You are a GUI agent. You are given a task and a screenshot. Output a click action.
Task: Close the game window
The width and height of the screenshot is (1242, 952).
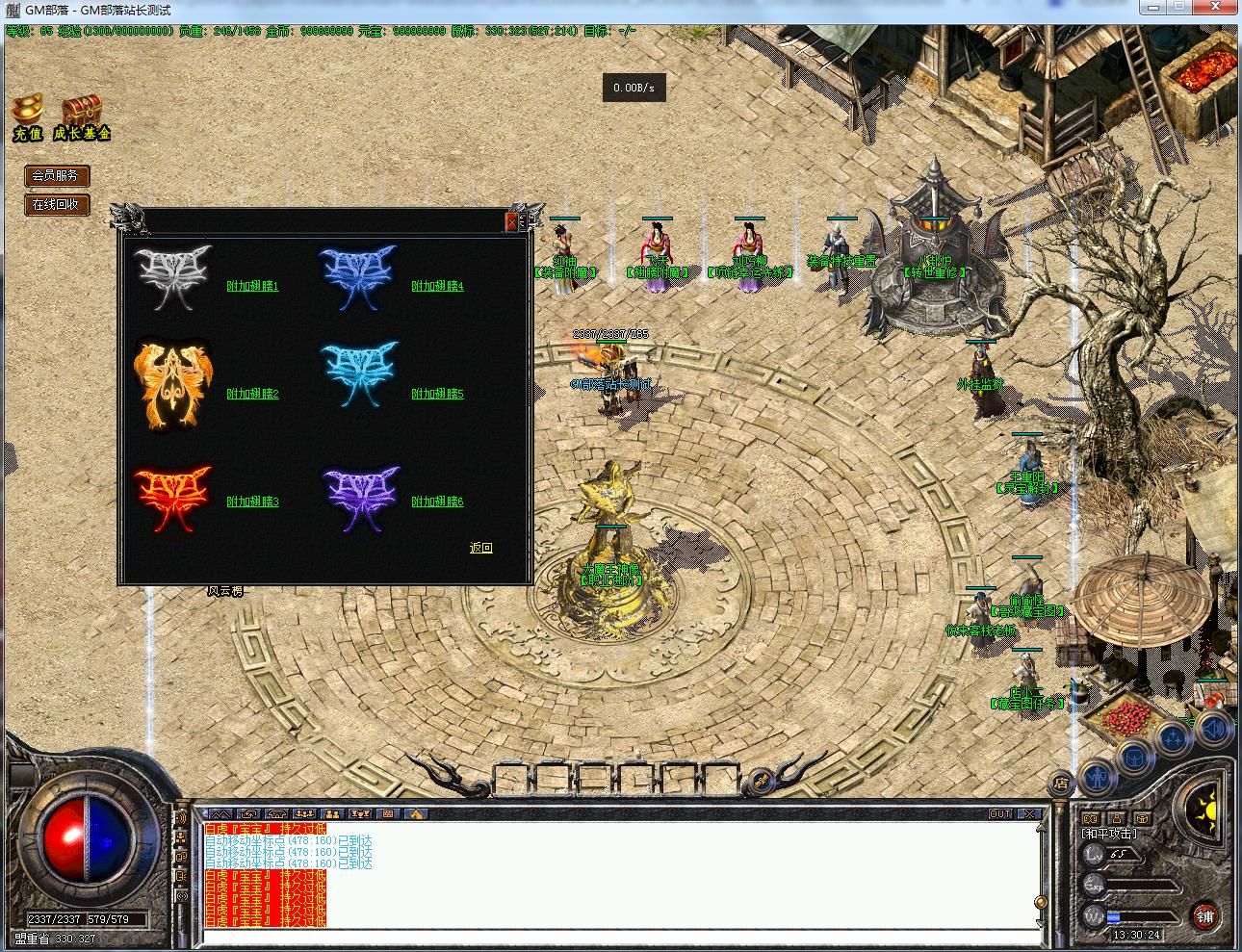coord(1217,8)
